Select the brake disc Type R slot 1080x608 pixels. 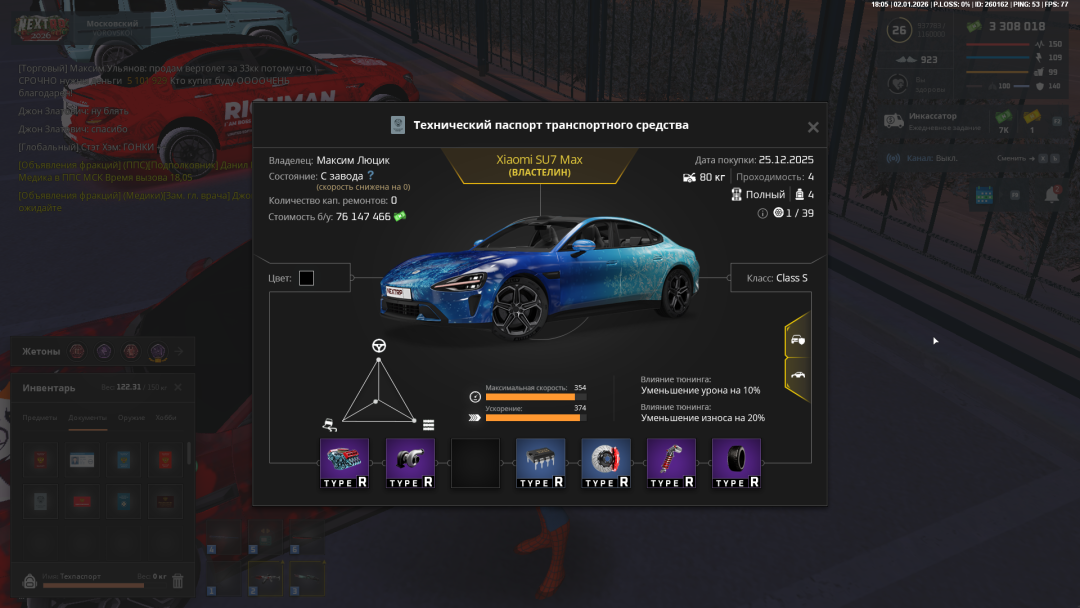(x=606, y=463)
